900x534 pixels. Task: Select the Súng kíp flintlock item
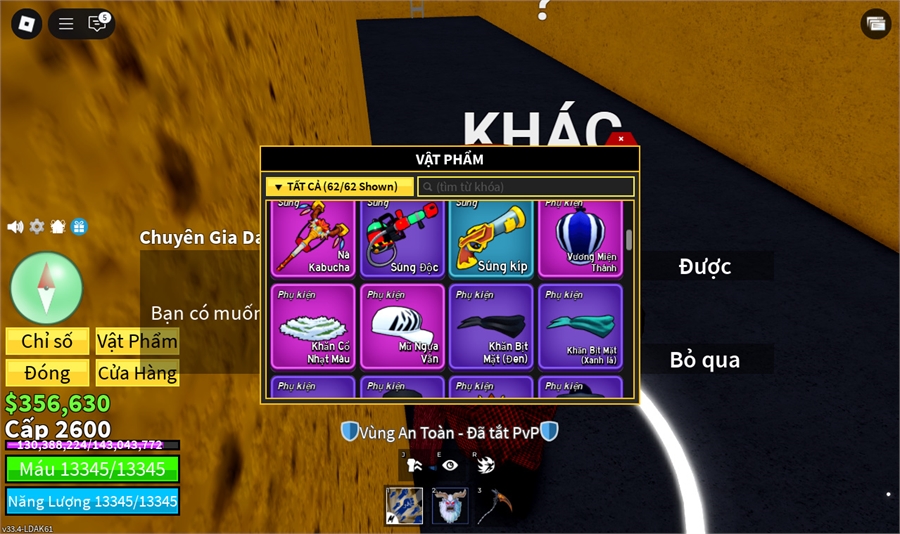pos(491,238)
